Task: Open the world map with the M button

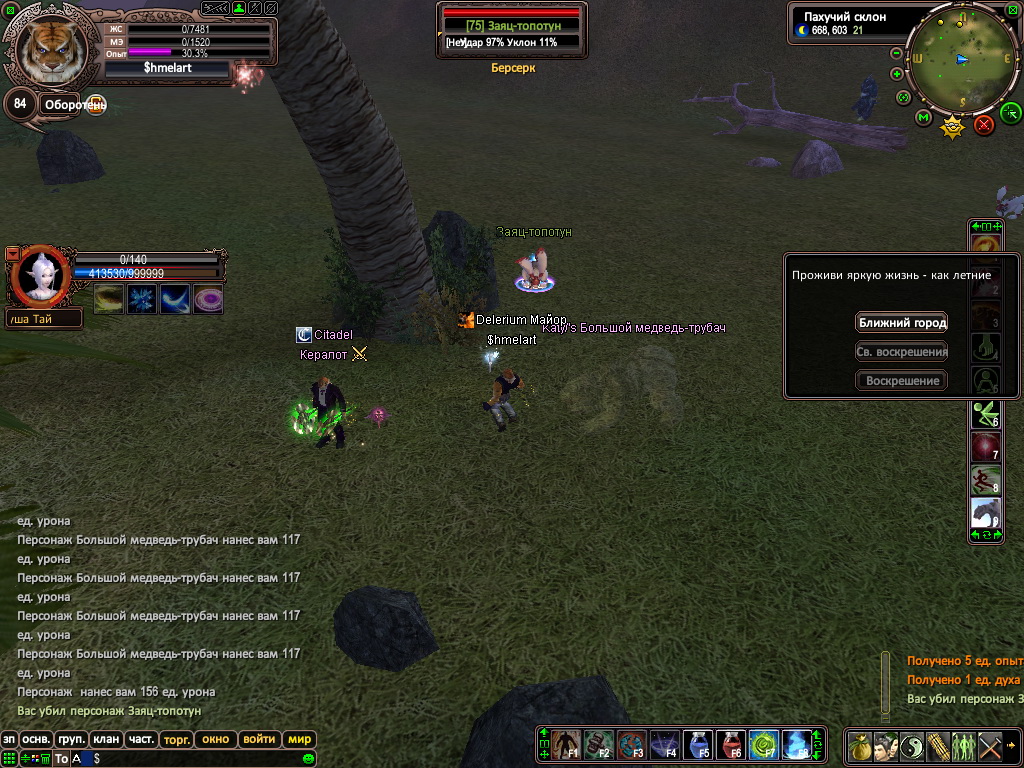Action: coord(923,118)
